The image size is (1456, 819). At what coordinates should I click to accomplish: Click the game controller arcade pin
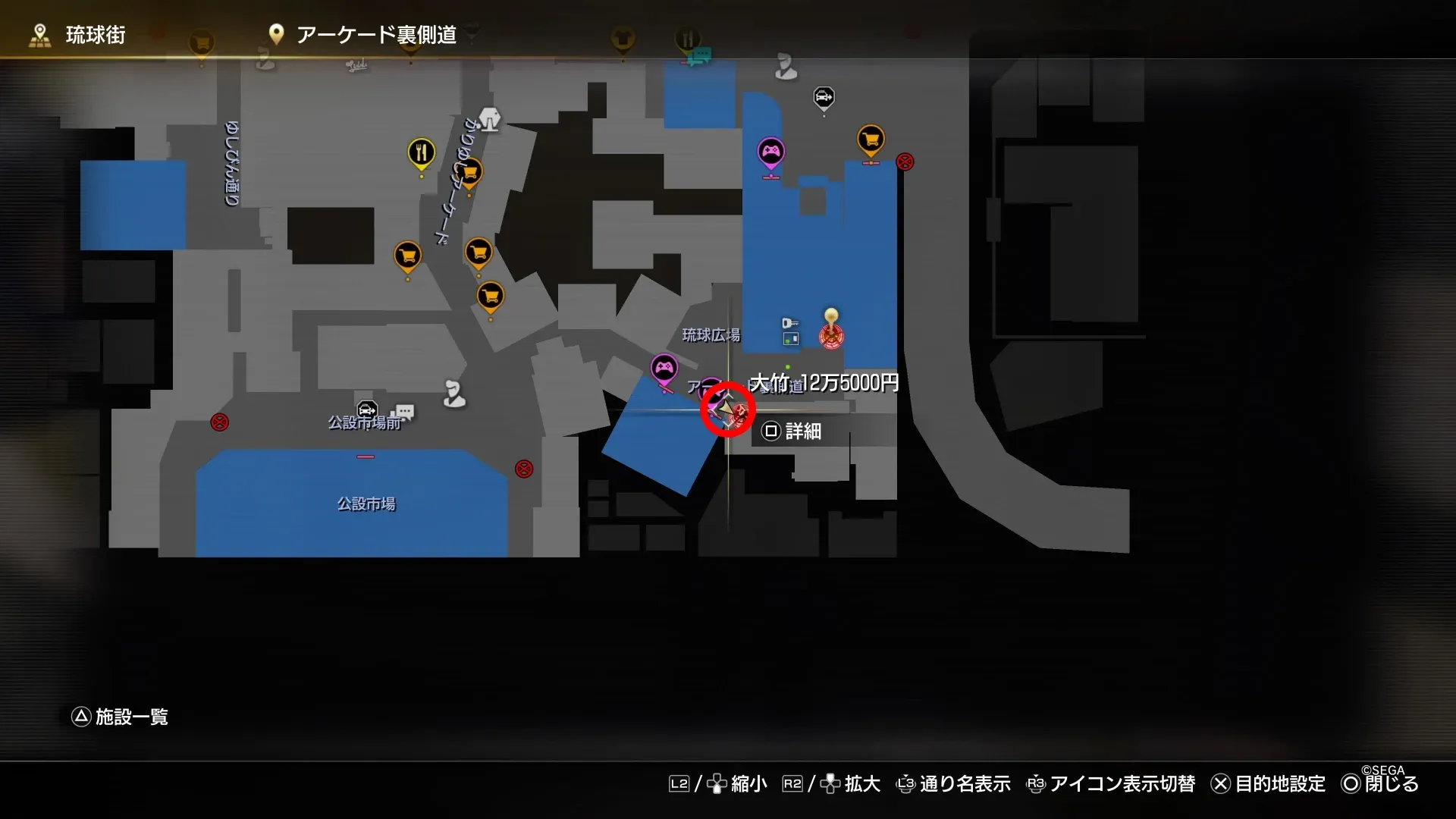(x=771, y=151)
